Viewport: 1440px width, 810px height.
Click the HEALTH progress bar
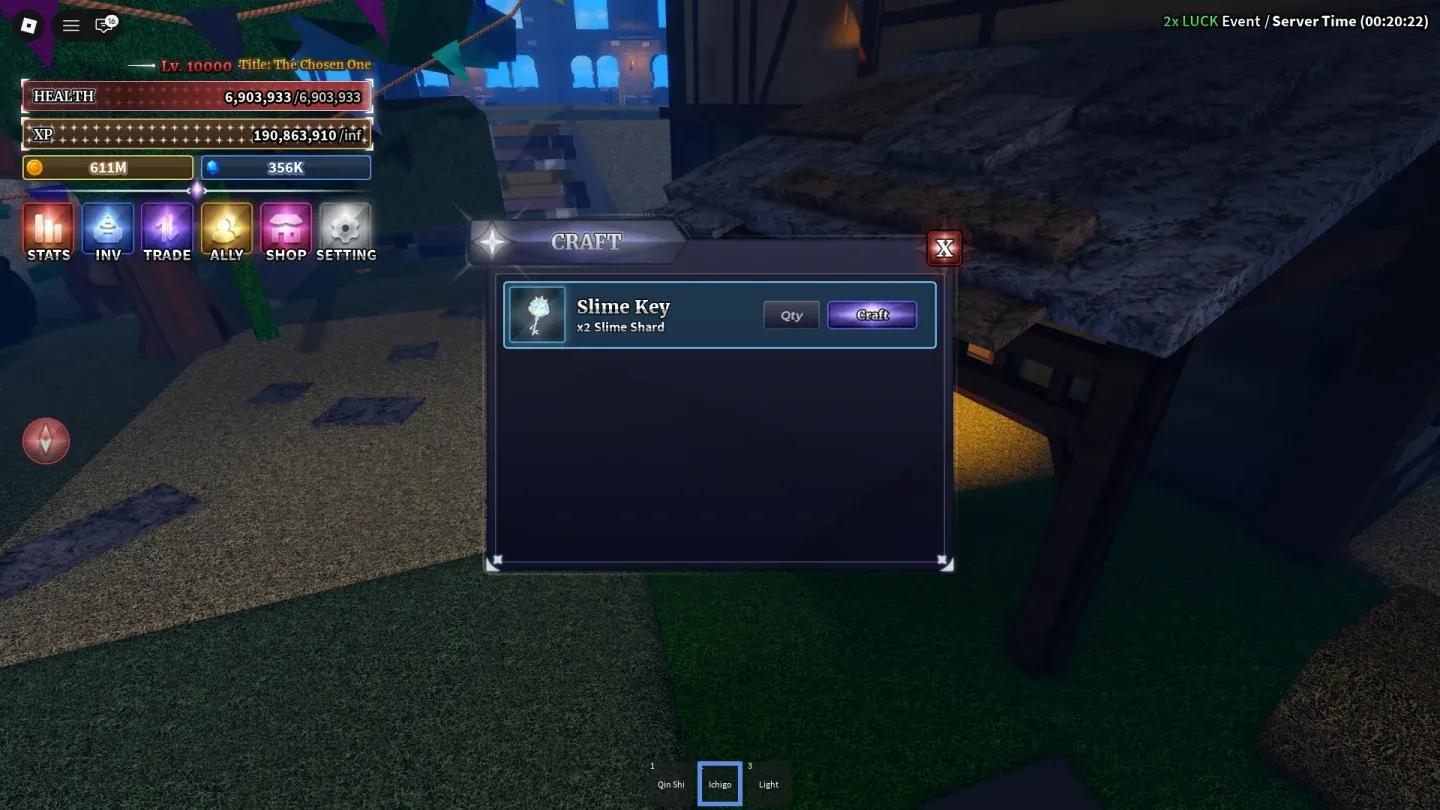point(197,95)
